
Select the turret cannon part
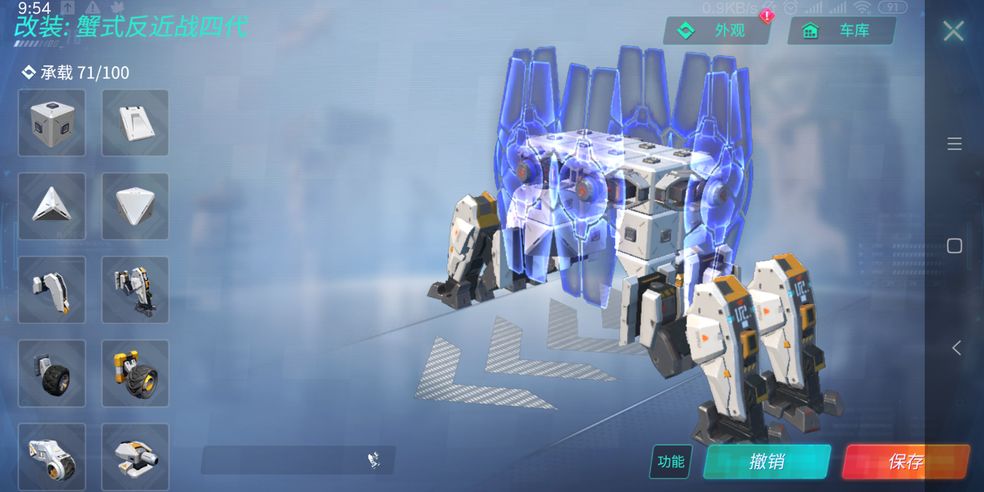coord(135,455)
